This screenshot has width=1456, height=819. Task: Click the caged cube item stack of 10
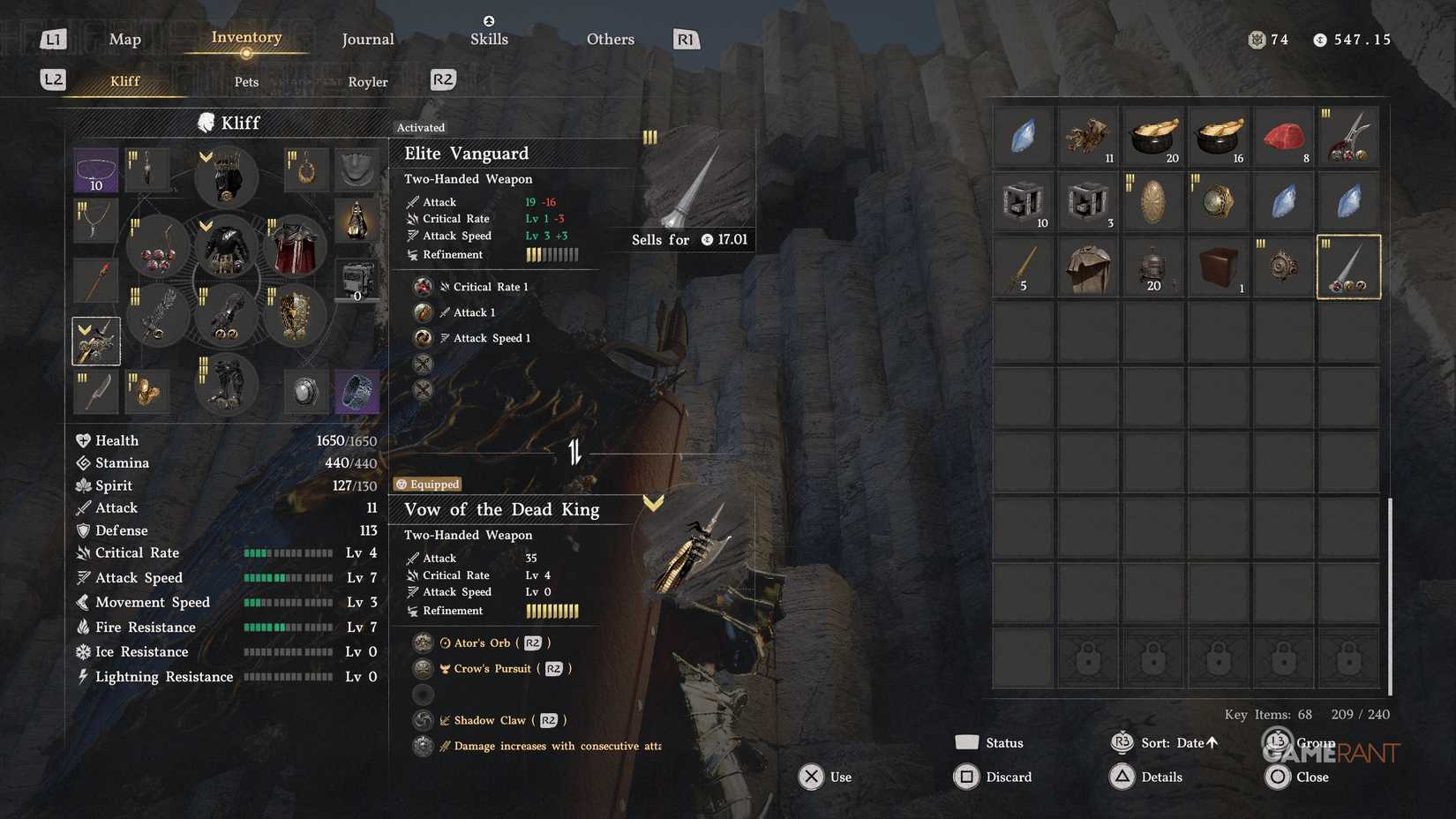[x=1023, y=200]
